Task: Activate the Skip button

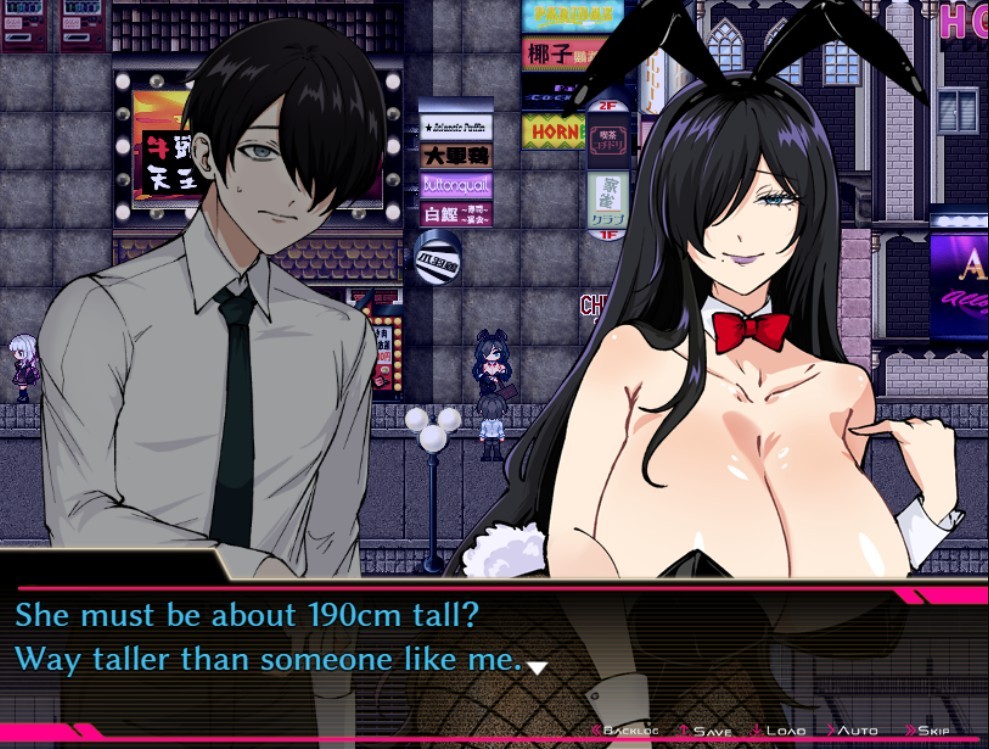Action: coord(932,731)
